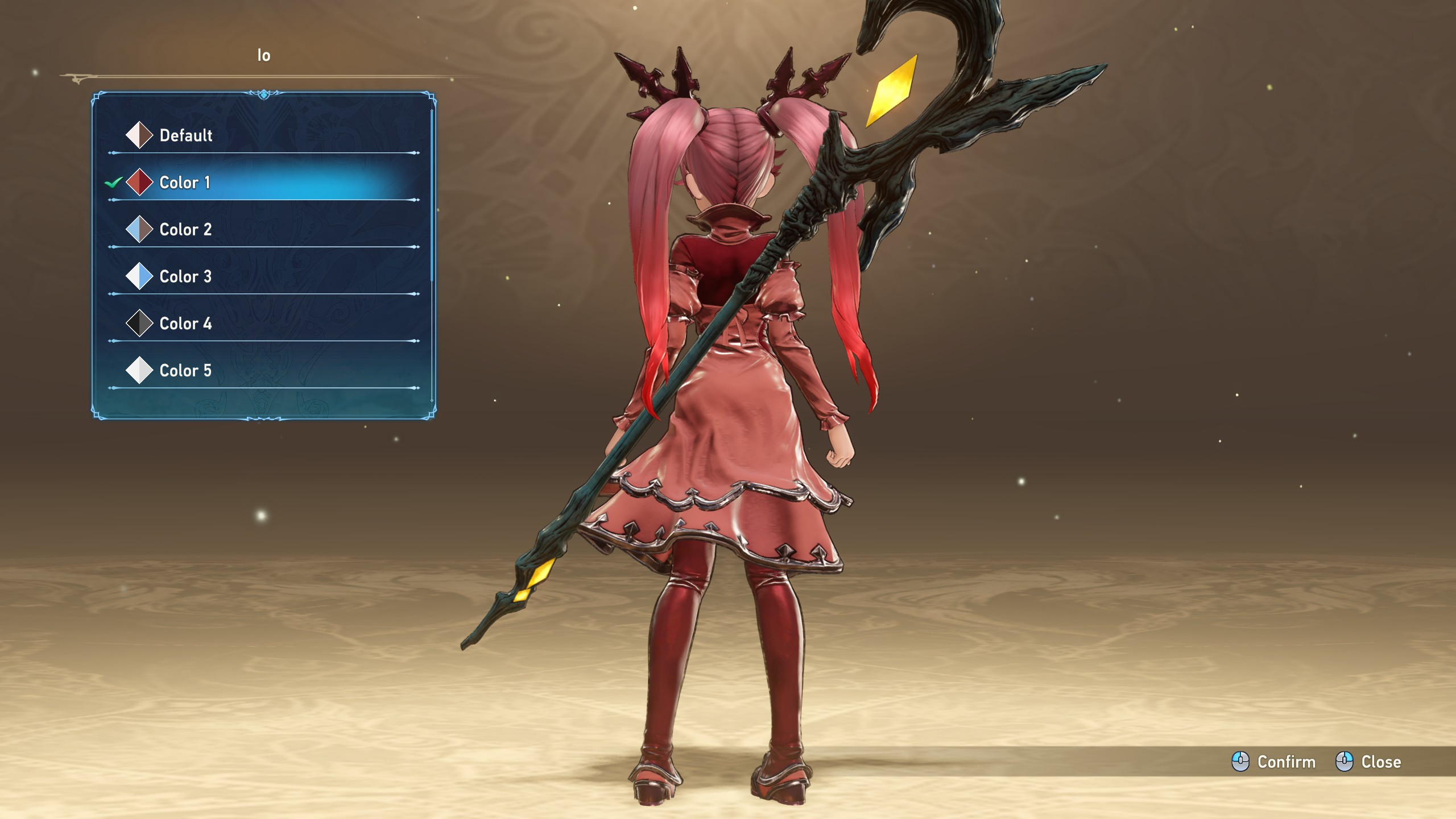This screenshot has height=819, width=1456.
Task: Click the Confirm button
Action: 1274,762
